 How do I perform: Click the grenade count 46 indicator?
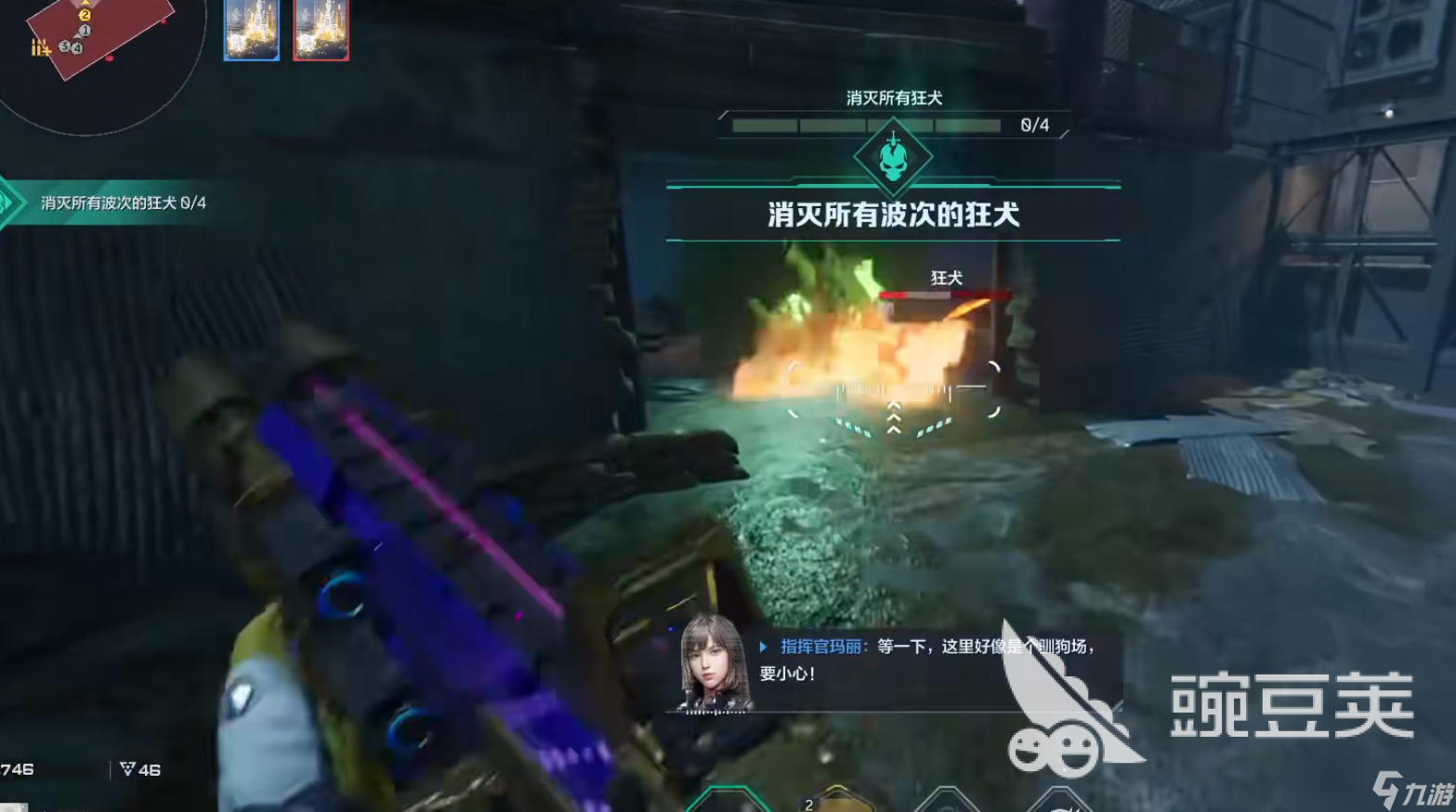(x=142, y=769)
